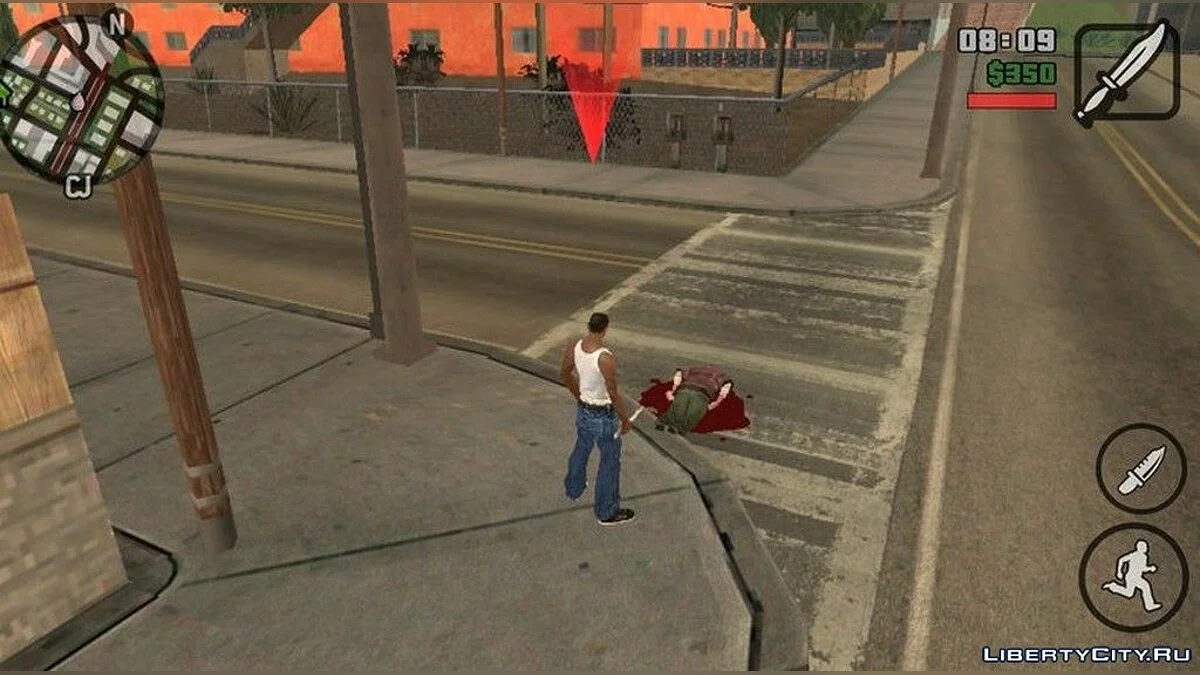Tap the round knife attack button

point(1140,468)
